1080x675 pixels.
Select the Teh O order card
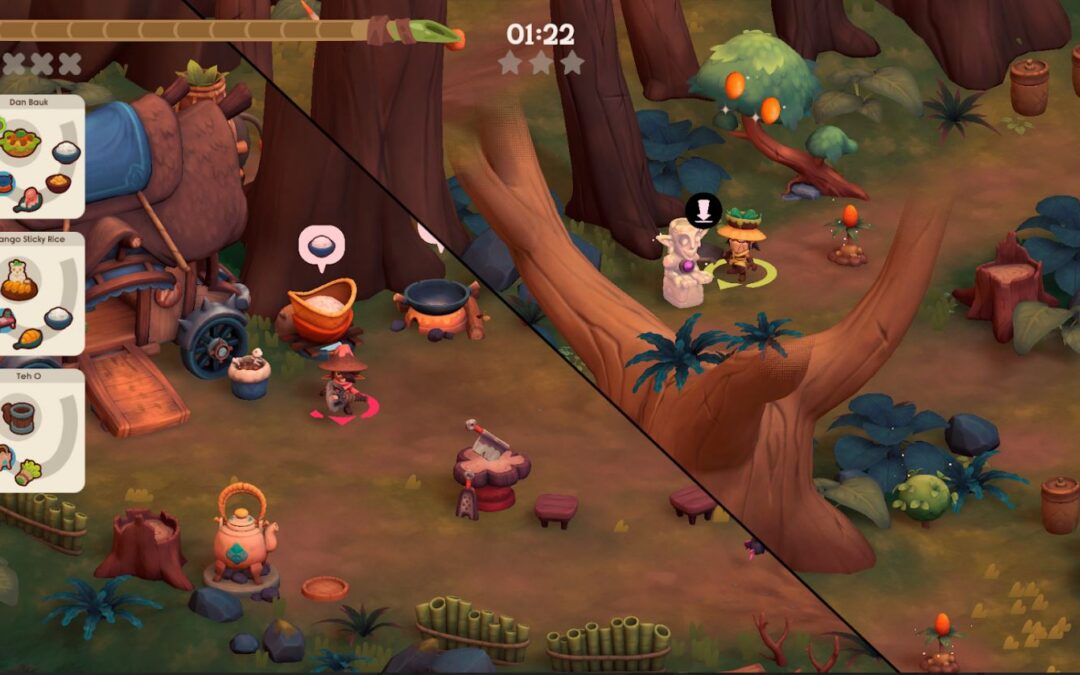40,430
